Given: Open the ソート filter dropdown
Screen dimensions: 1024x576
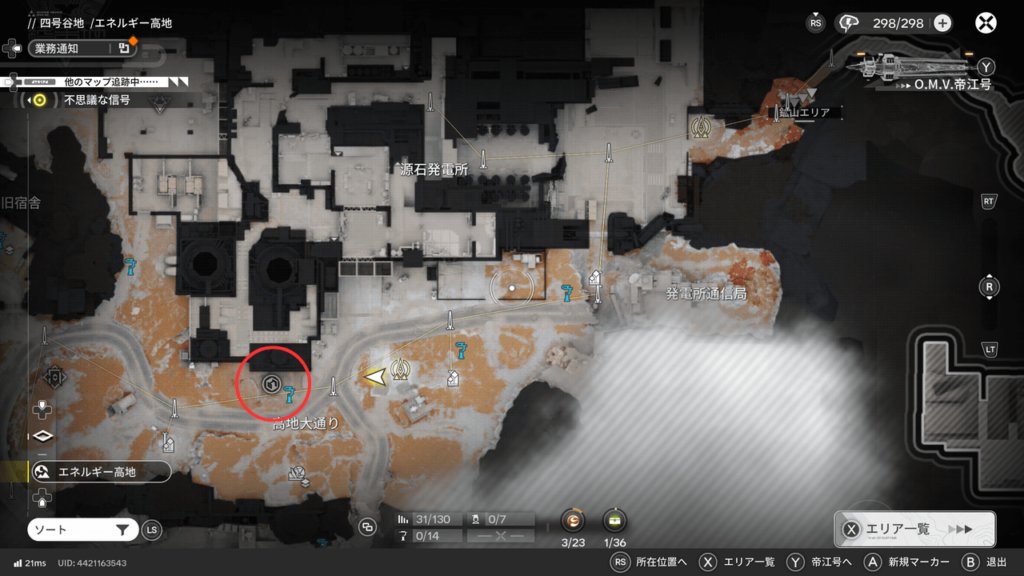Looking at the screenshot, I should [x=82, y=530].
